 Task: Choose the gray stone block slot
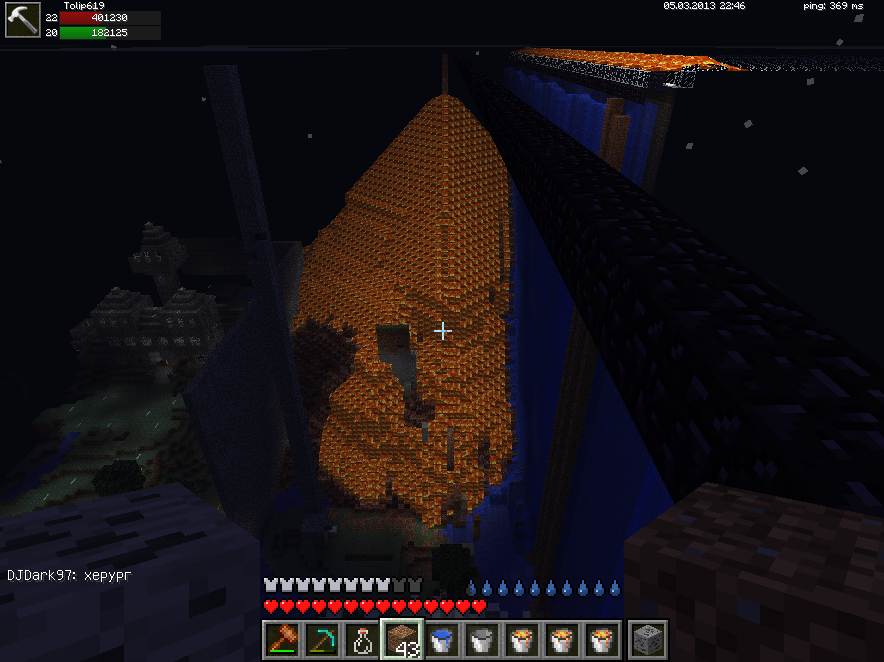[x=641, y=639]
